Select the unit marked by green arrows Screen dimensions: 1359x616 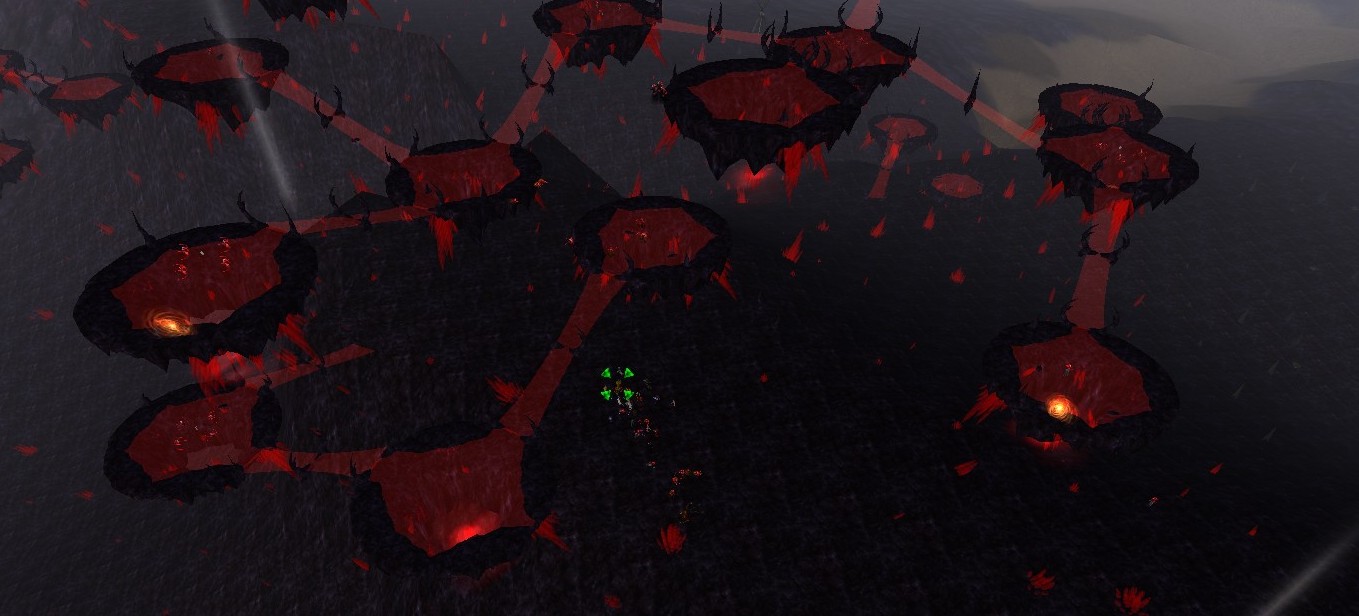(617, 385)
